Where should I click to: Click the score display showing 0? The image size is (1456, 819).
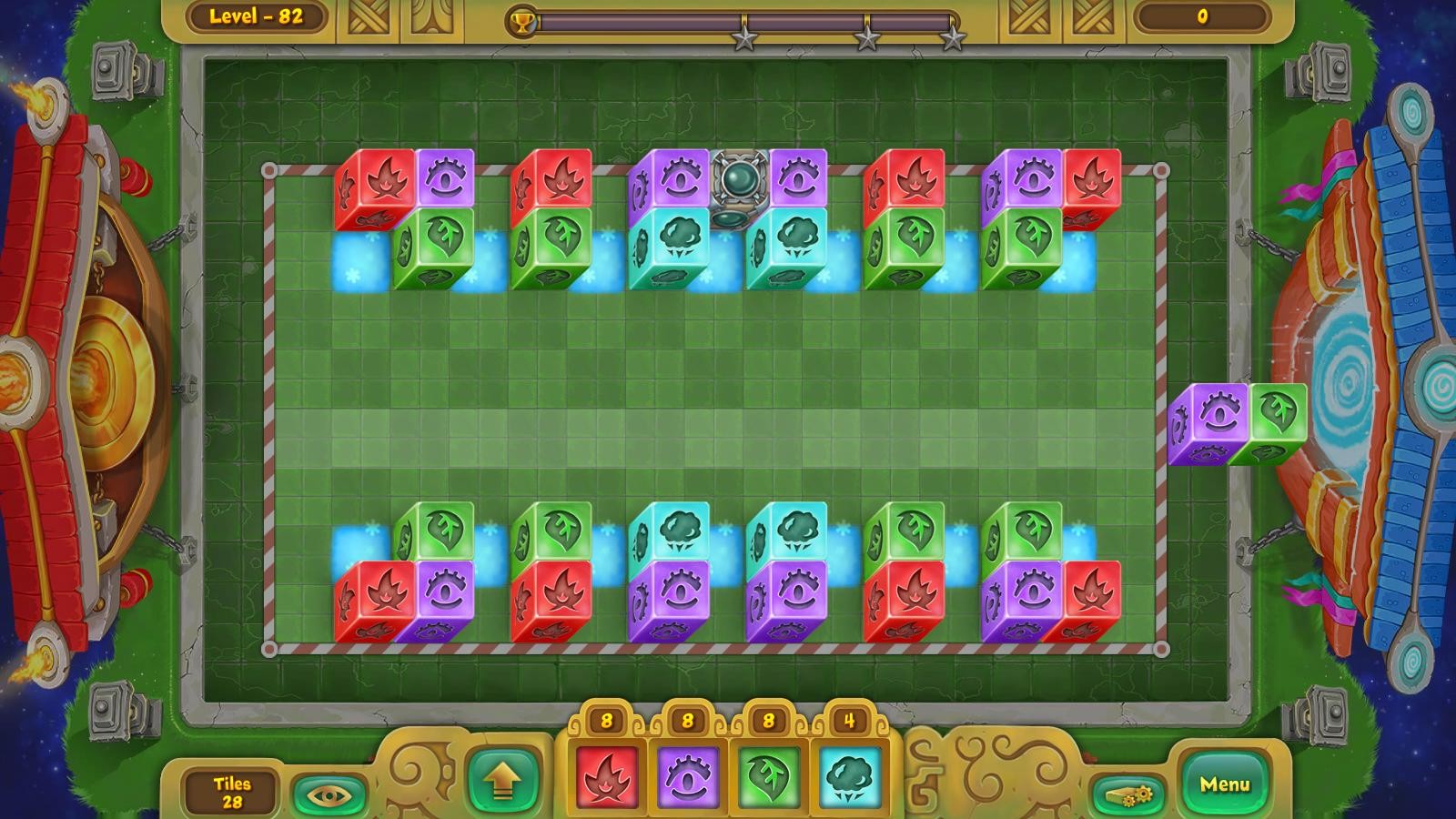coord(1203,16)
